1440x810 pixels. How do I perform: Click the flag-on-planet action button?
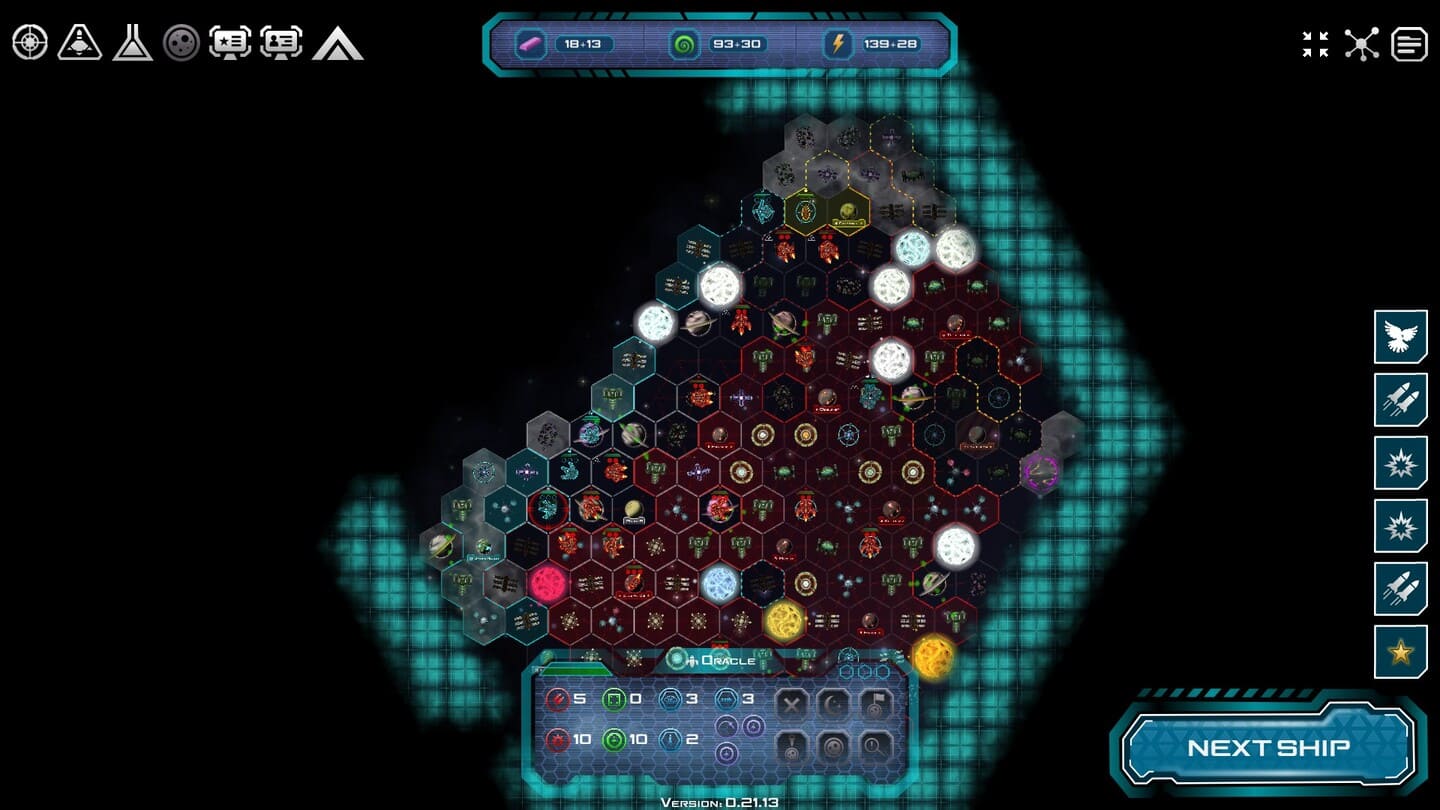(x=876, y=703)
